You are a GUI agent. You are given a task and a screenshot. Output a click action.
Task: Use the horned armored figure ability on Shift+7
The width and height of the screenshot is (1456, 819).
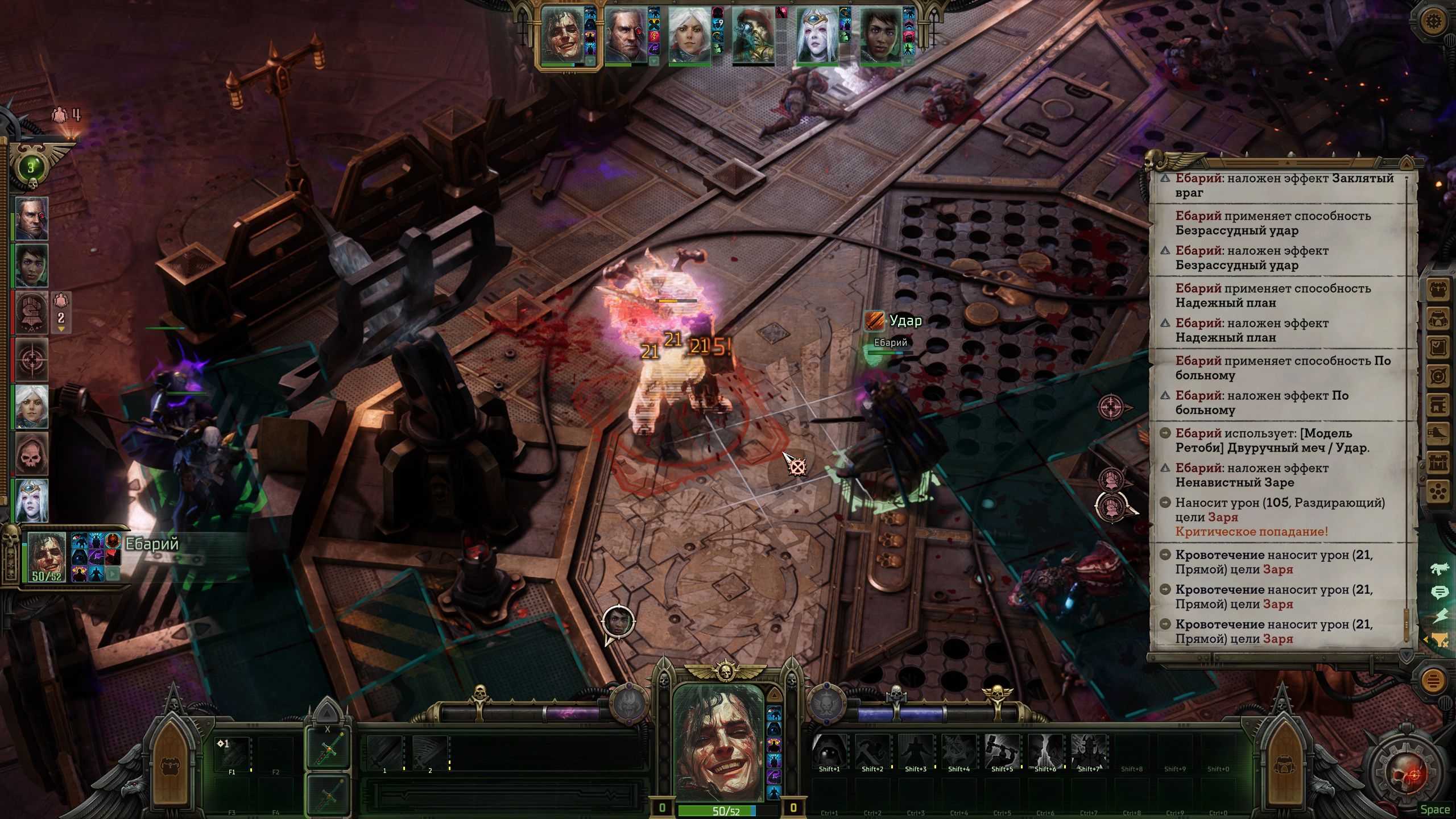(x=1089, y=752)
